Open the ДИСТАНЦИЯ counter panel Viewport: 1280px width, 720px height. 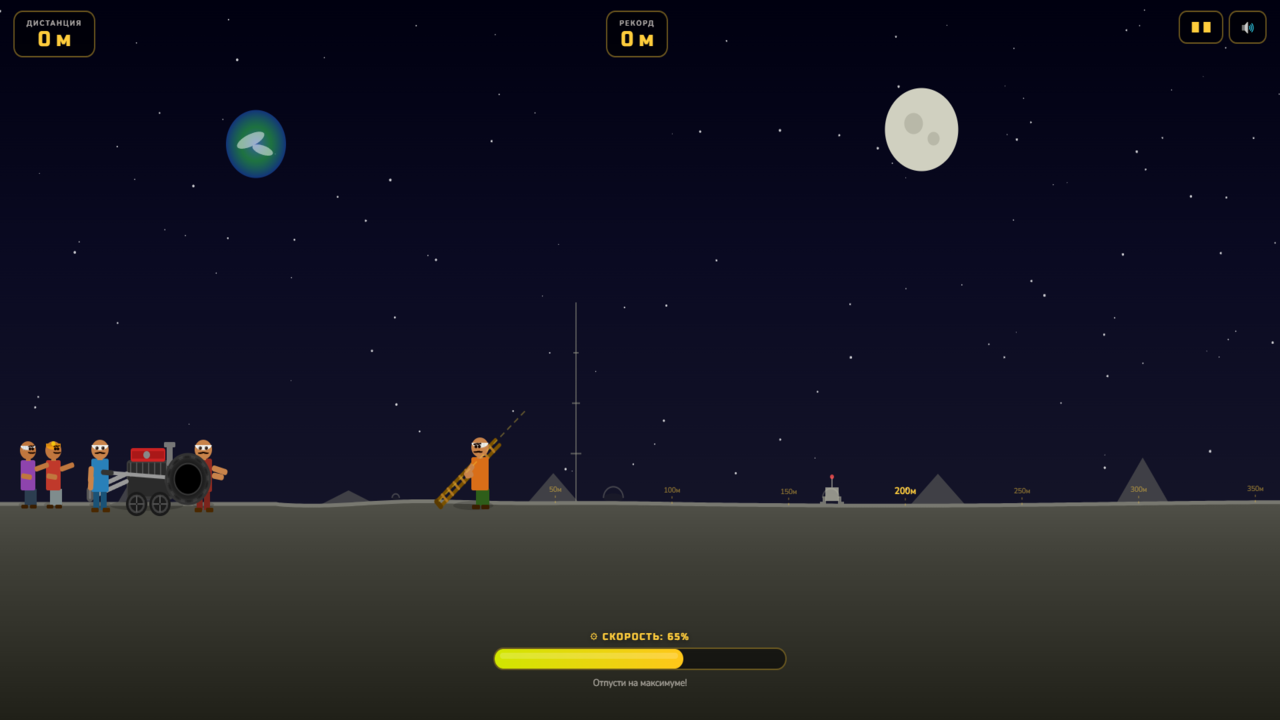[54, 33]
